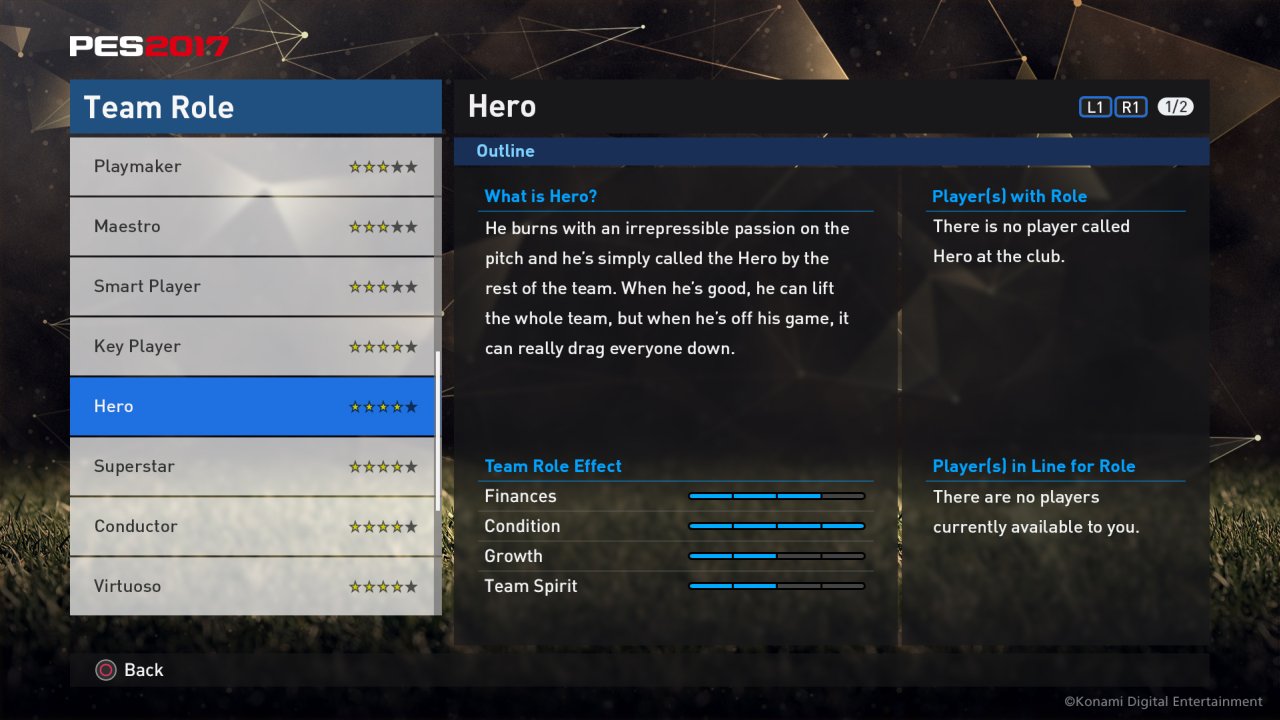The width and height of the screenshot is (1280, 720).
Task: Go back using the Back button
Action: pyautogui.click(x=130, y=670)
